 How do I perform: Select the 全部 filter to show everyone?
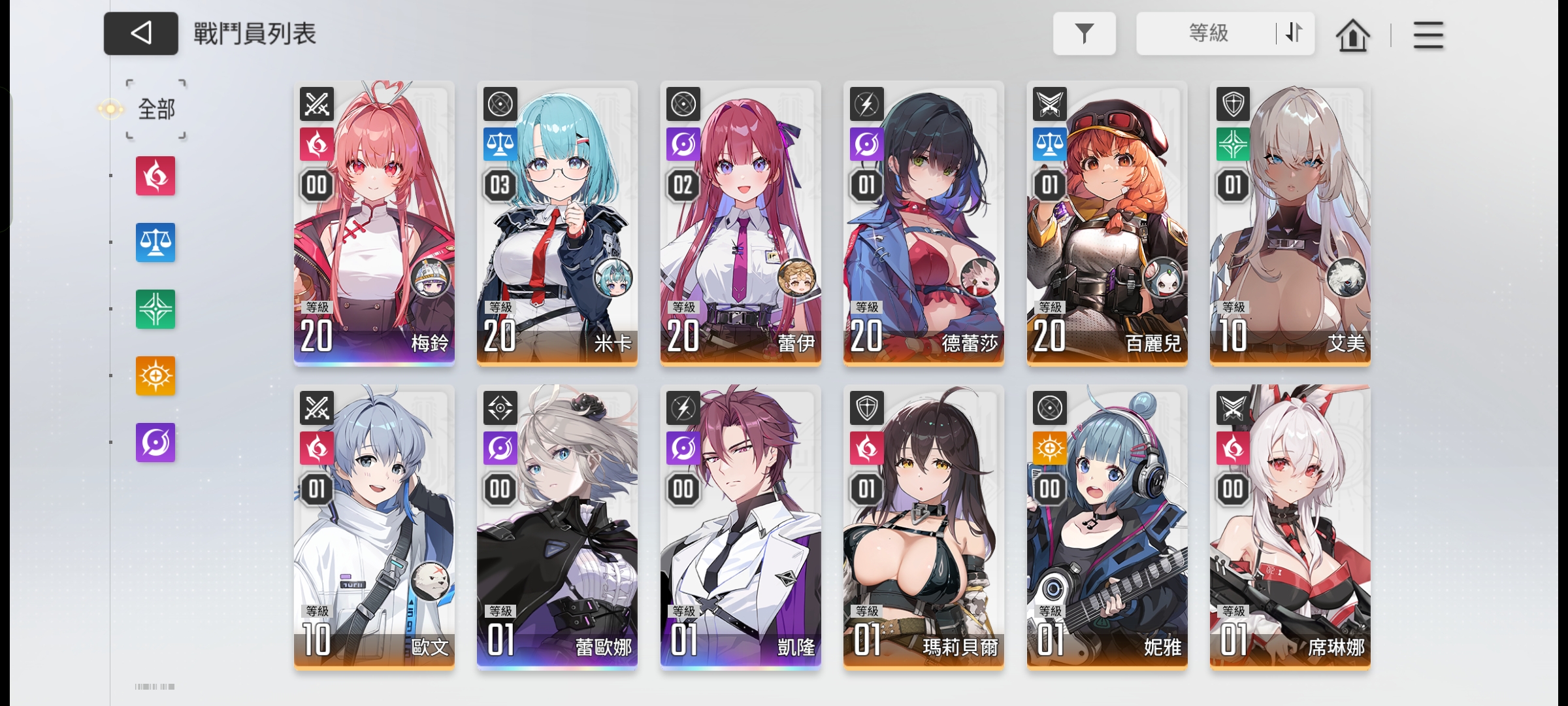(x=155, y=110)
